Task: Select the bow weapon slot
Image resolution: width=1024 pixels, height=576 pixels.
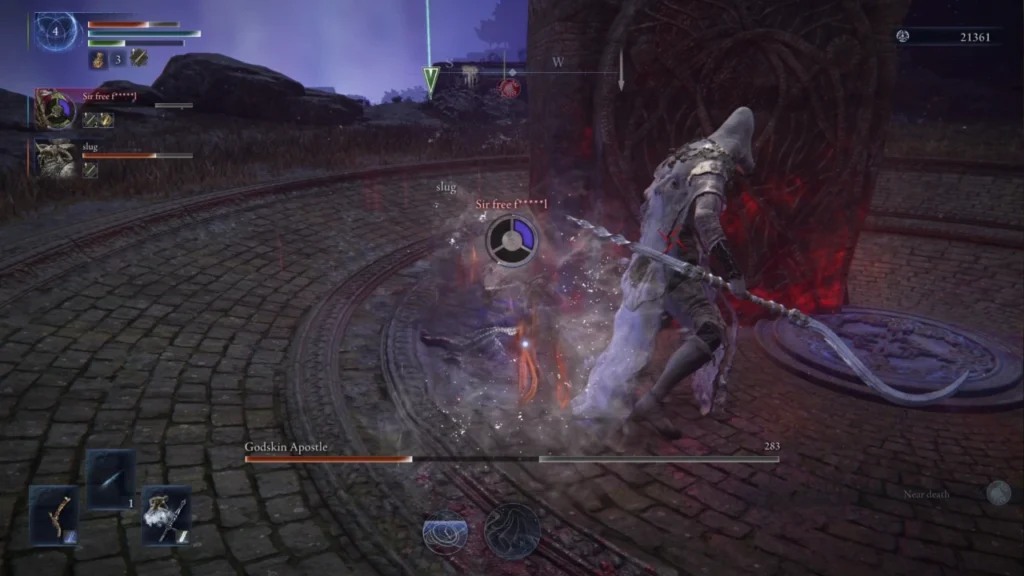Action: coord(53,514)
